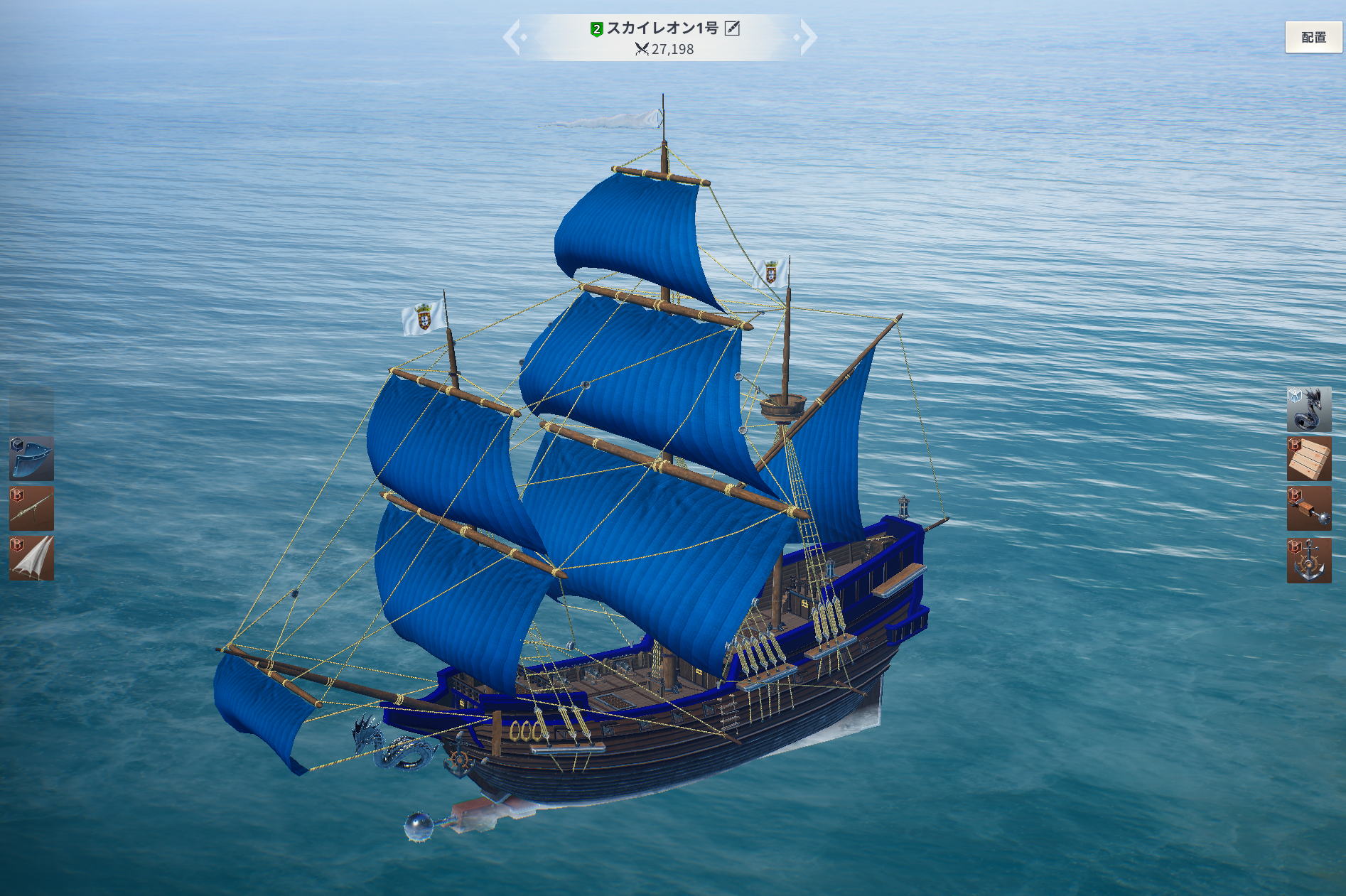Open the 配置 placement button
The image size is (1346, 896).
tap(1313, 38)
